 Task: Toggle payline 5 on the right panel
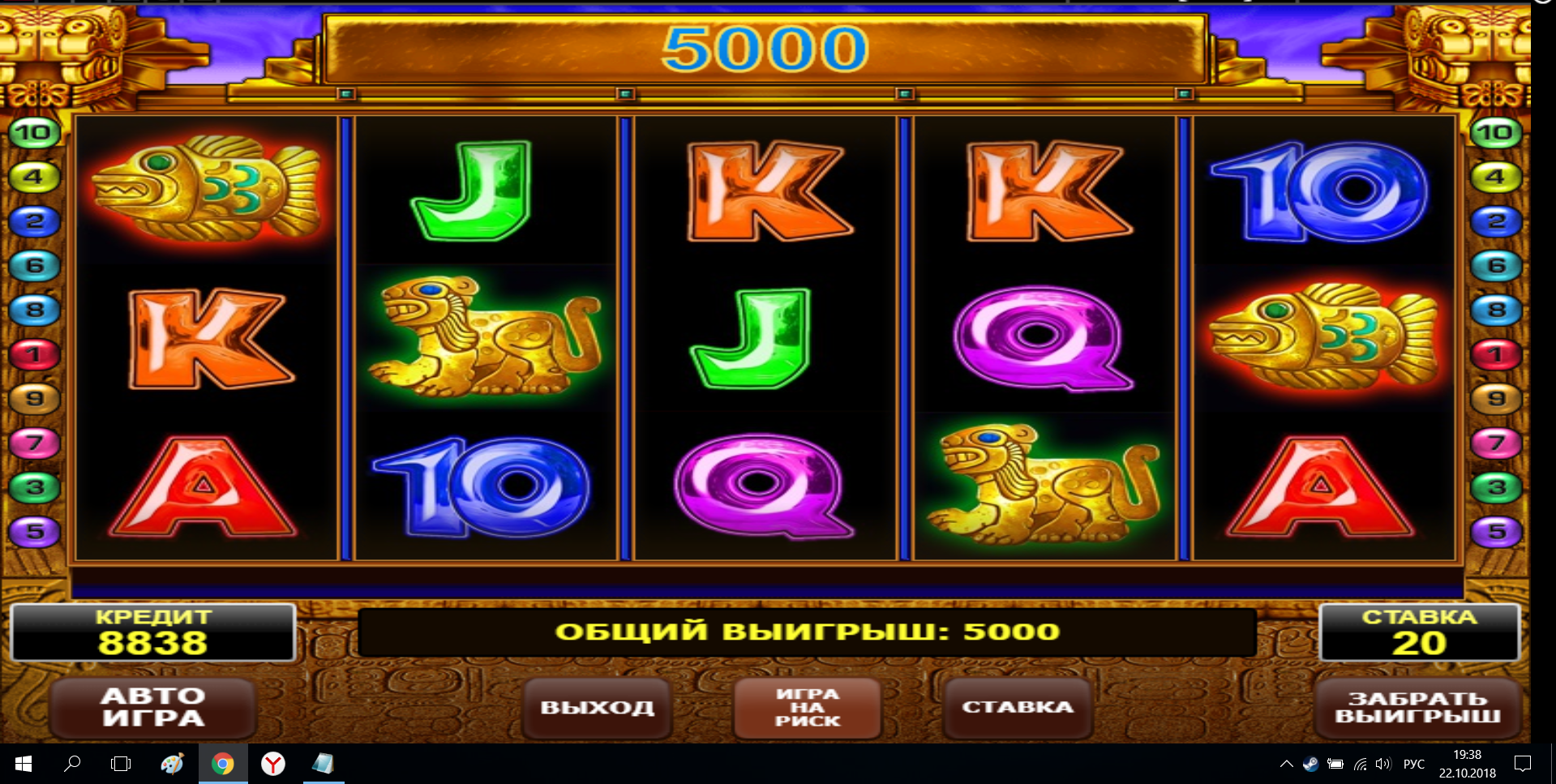click(1496, 531)
